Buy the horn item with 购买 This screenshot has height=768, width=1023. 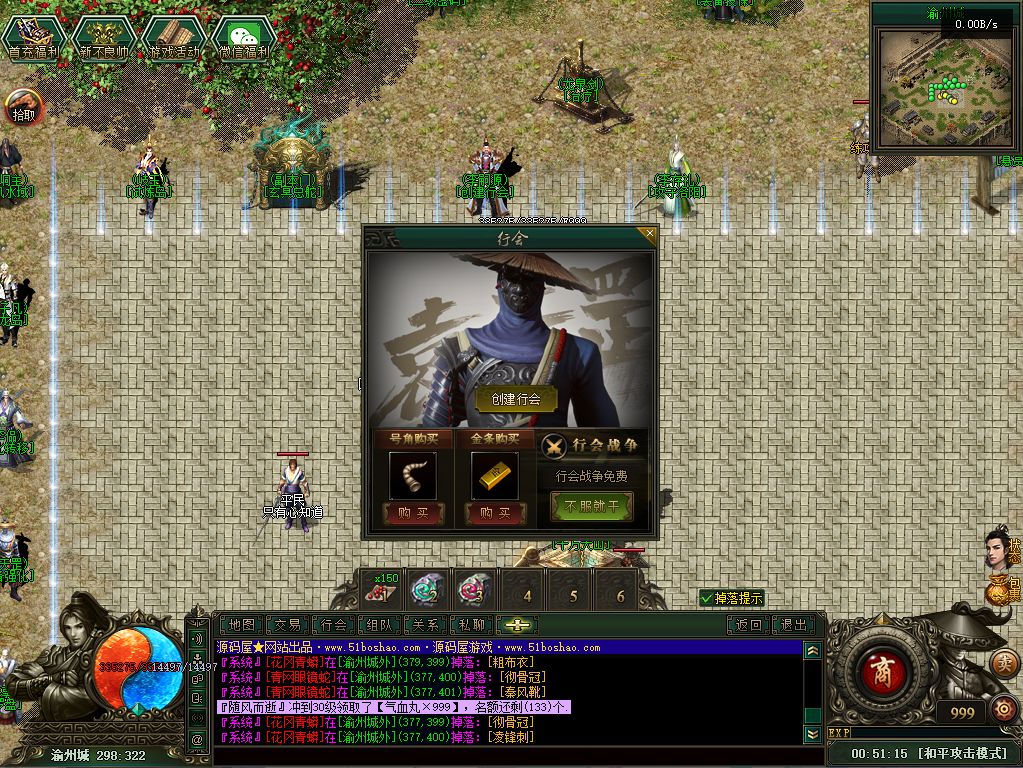pyautogui.click(x=414, y=512)
